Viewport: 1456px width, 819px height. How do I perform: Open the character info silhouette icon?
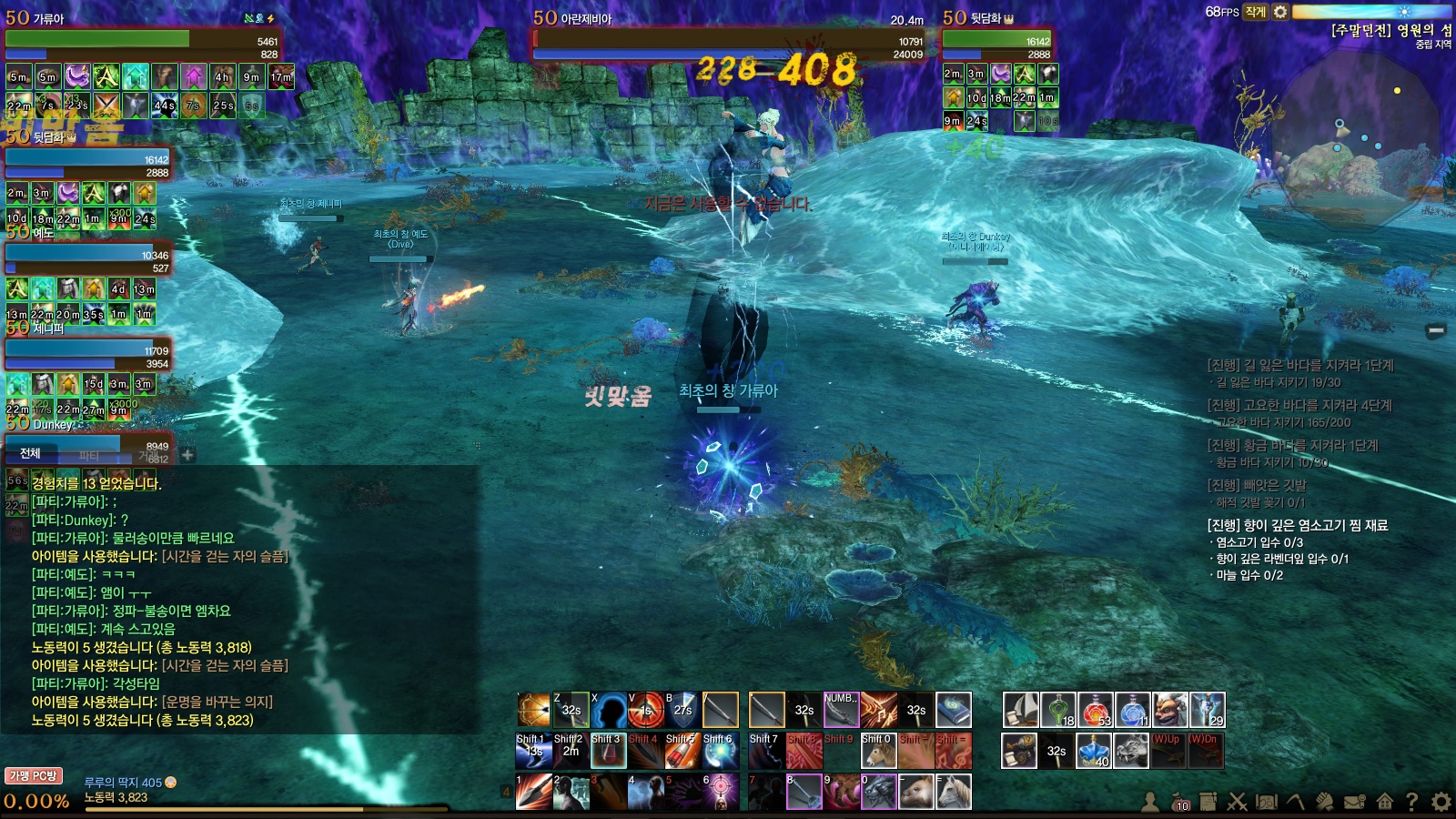[x=1150, y=802]
